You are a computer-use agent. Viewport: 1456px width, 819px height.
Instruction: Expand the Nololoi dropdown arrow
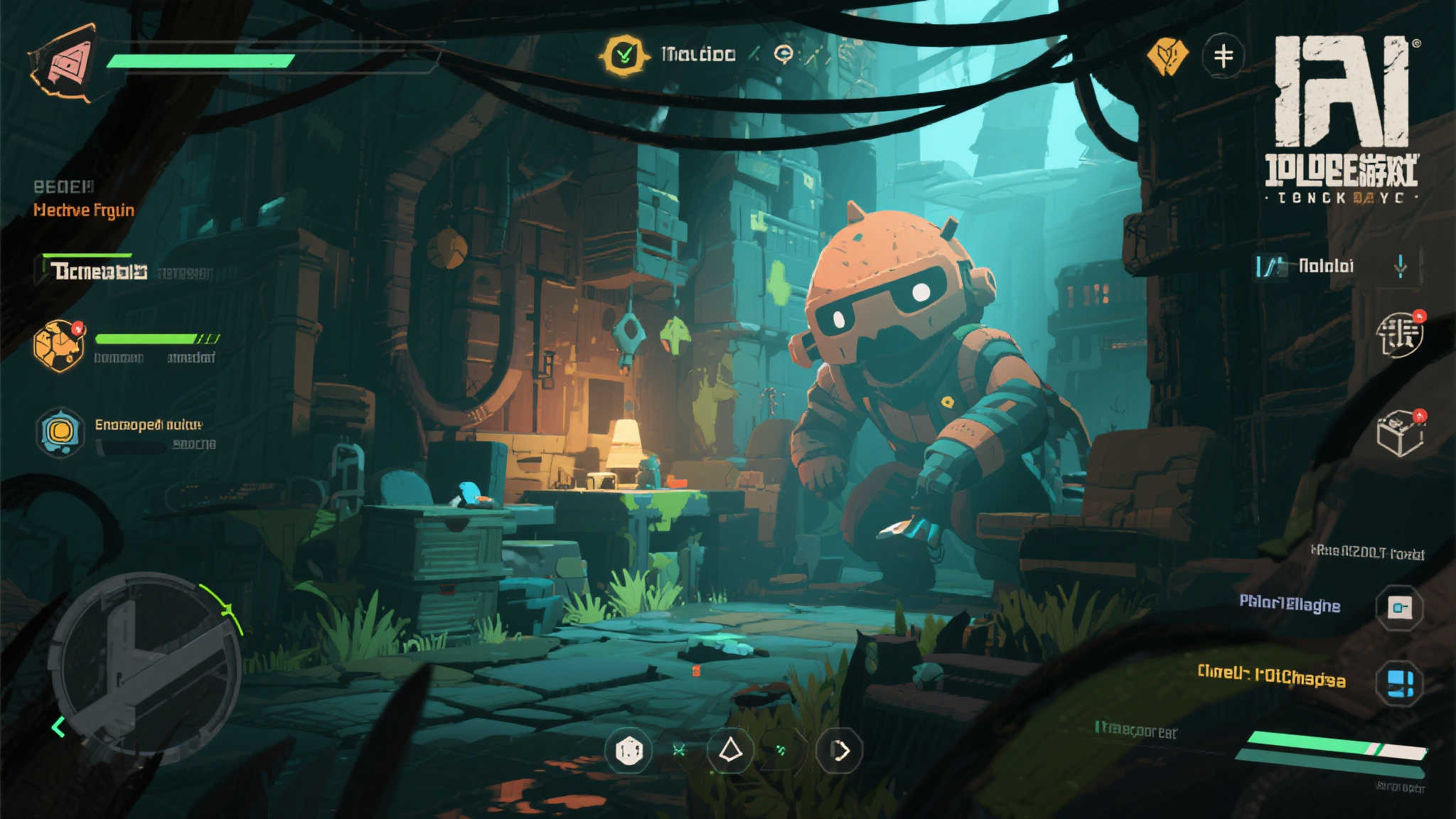(1400, 267)
